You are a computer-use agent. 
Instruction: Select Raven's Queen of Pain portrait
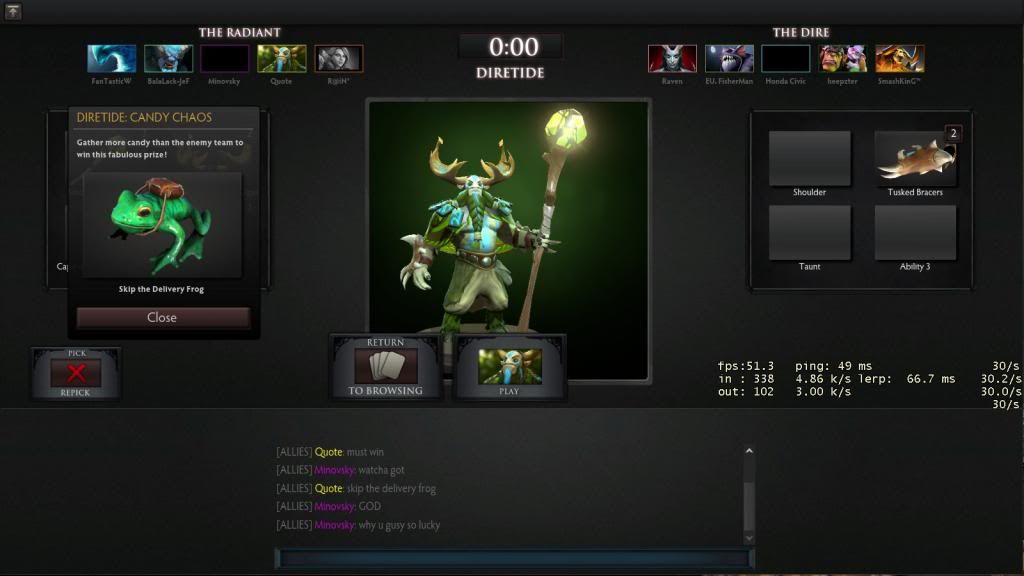click(x=672, y=59)
